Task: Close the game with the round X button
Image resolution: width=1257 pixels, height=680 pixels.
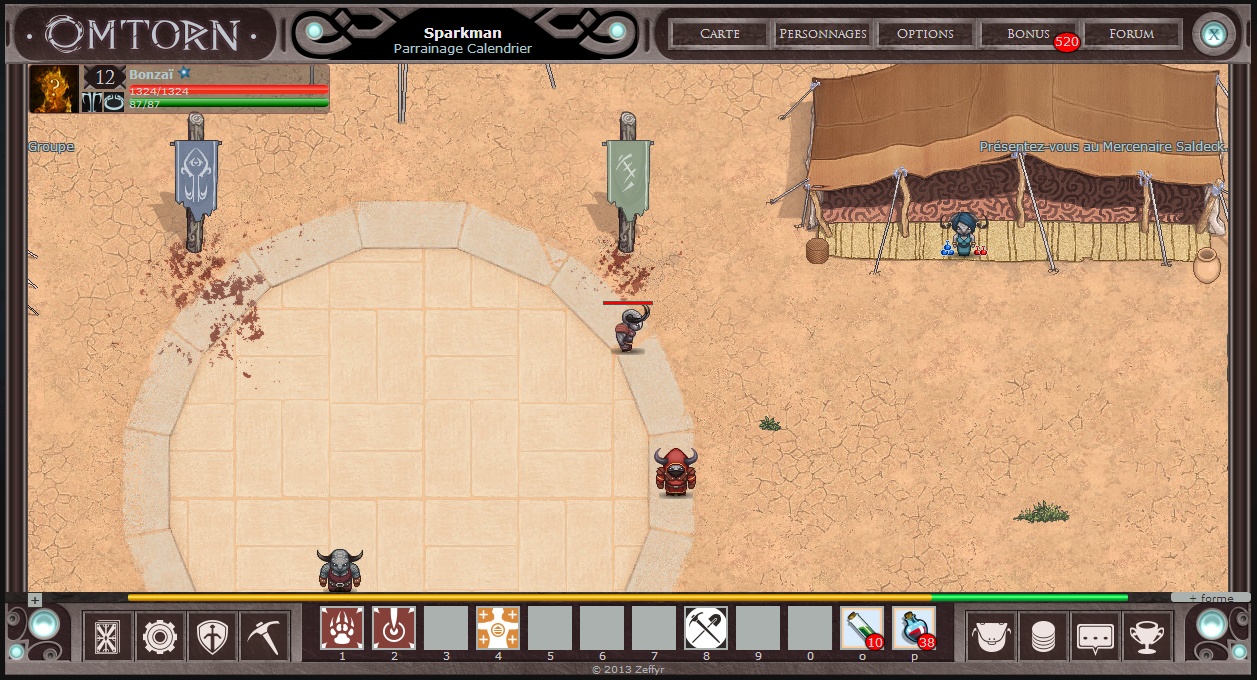Action: 1214,34
